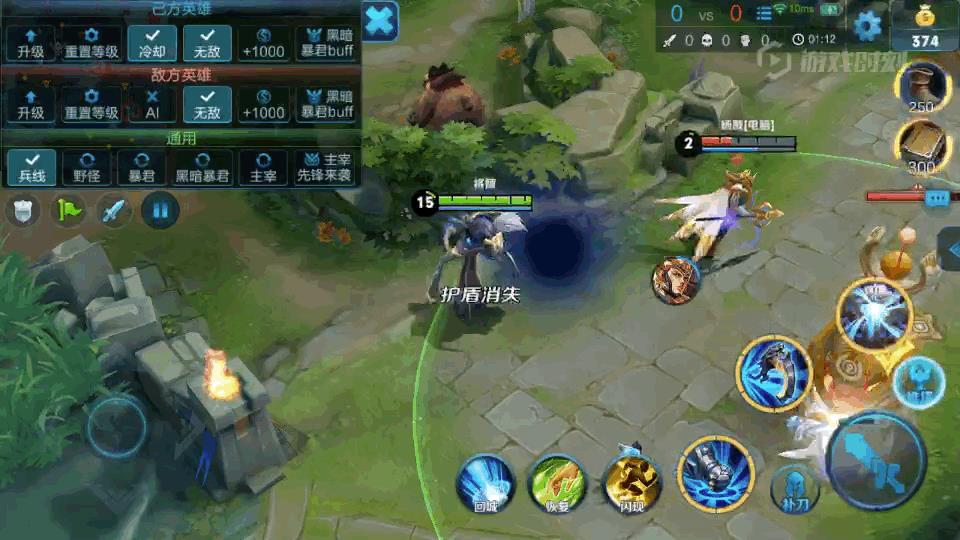Screen dimensions: 960x540
Task: Respawn jungle monsters with the 野怪 button
Action: tap(88, 168)
